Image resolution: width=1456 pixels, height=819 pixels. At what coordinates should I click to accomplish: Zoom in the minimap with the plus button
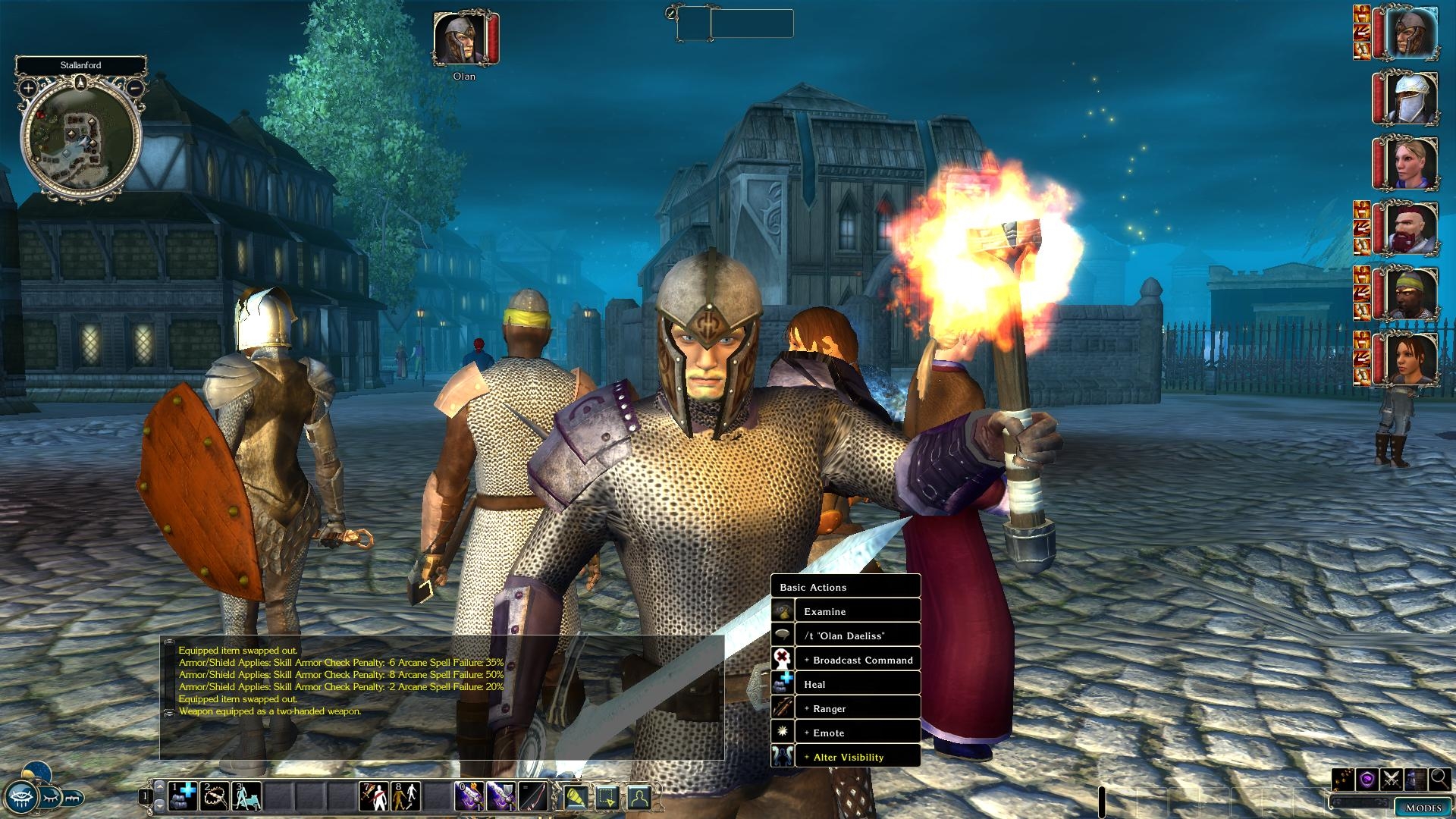(x=28, y=88)
